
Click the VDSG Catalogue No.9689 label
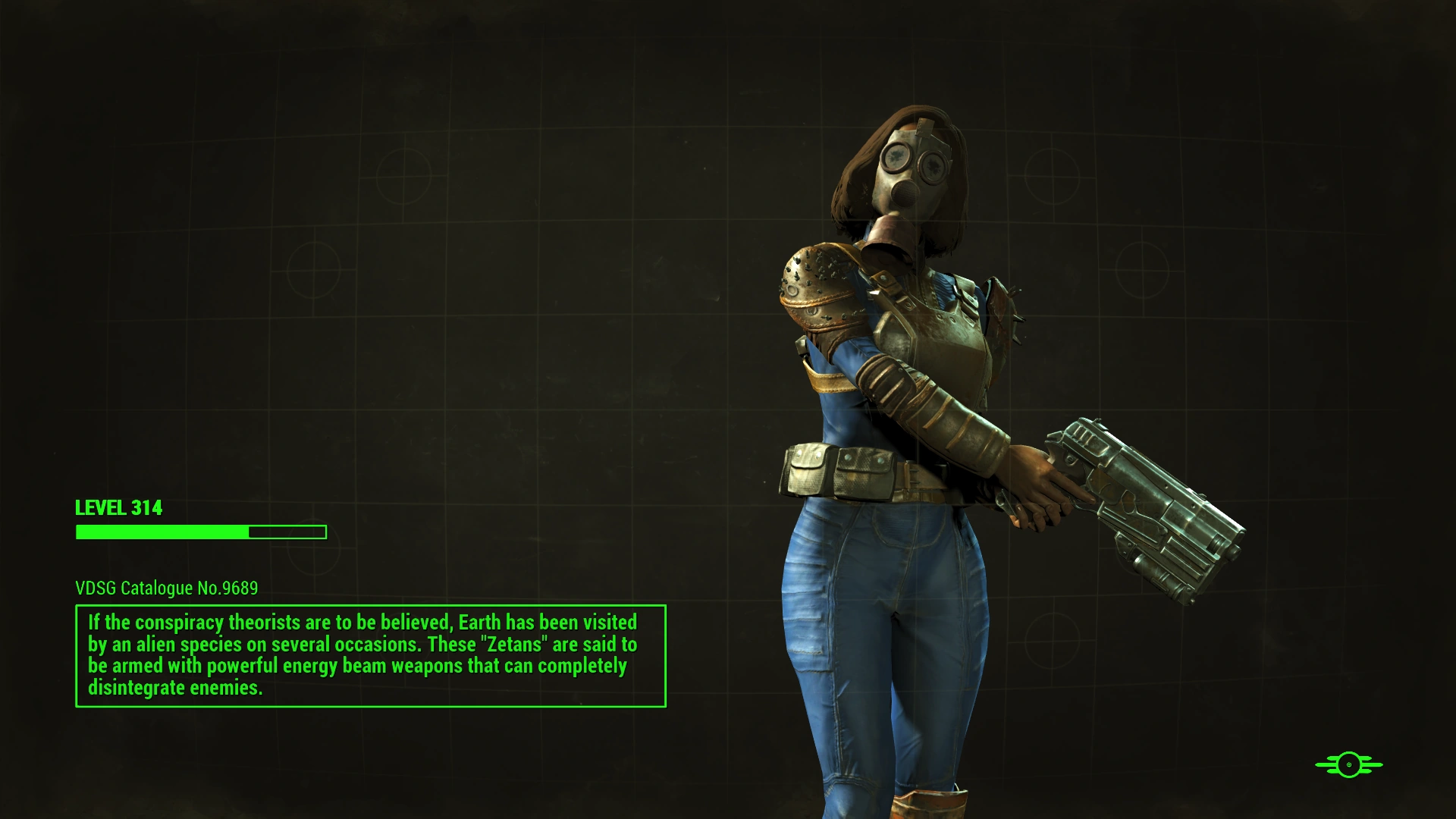coord(166,588)
